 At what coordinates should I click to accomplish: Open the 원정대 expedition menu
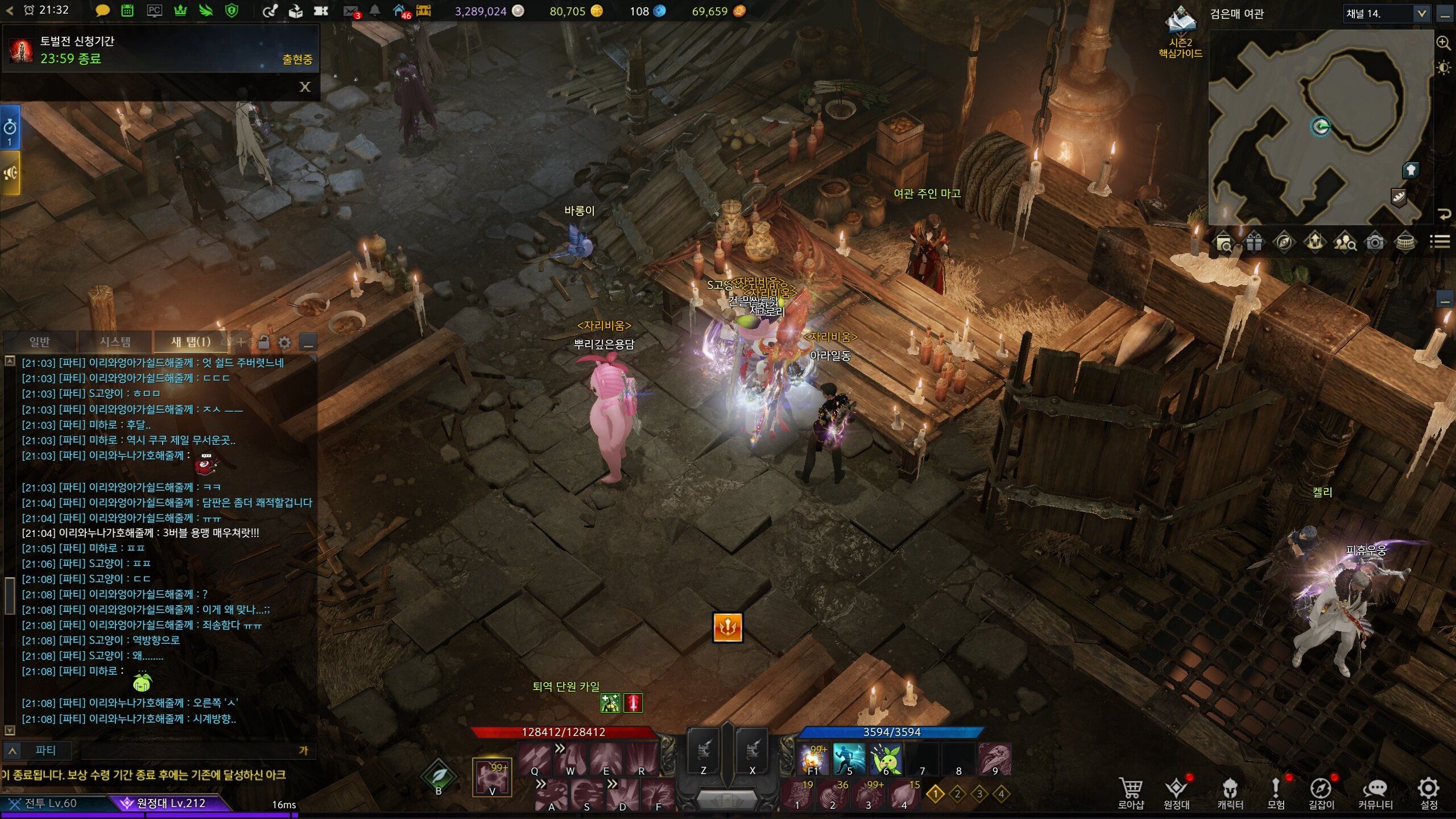(1176, 792)
